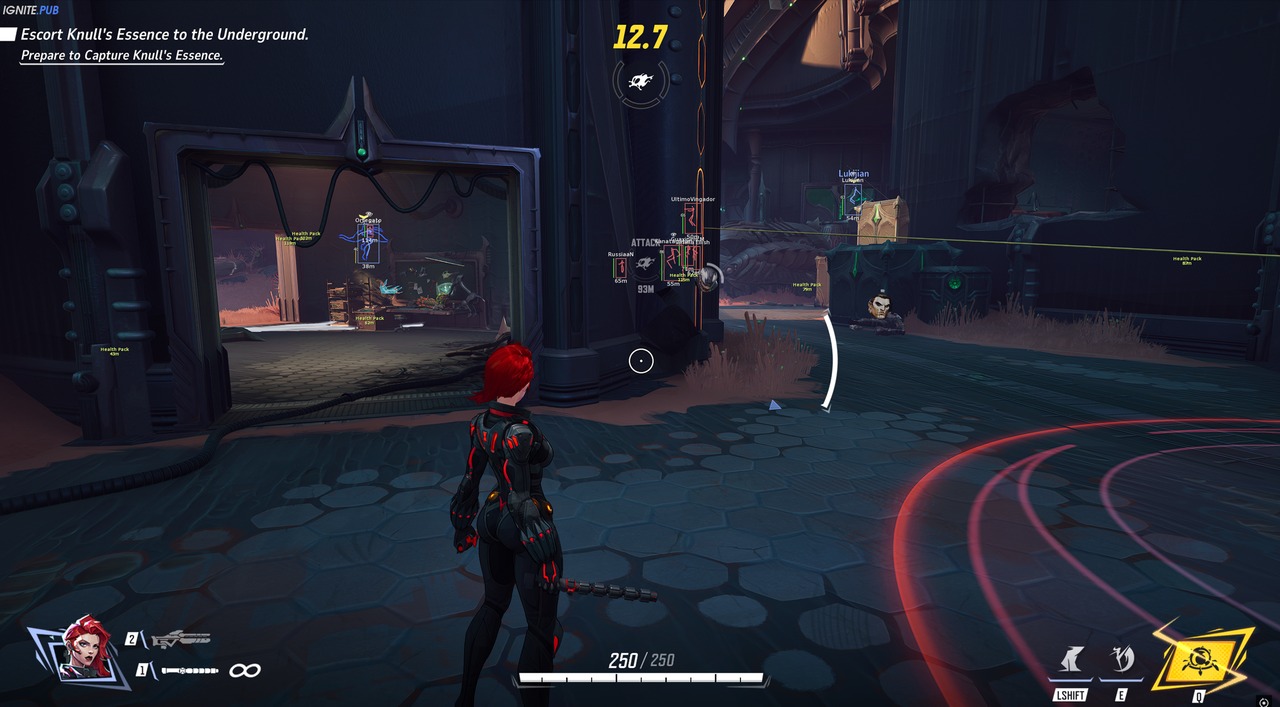Trigger the yellow ultimate ability icon

[1200, 660]
